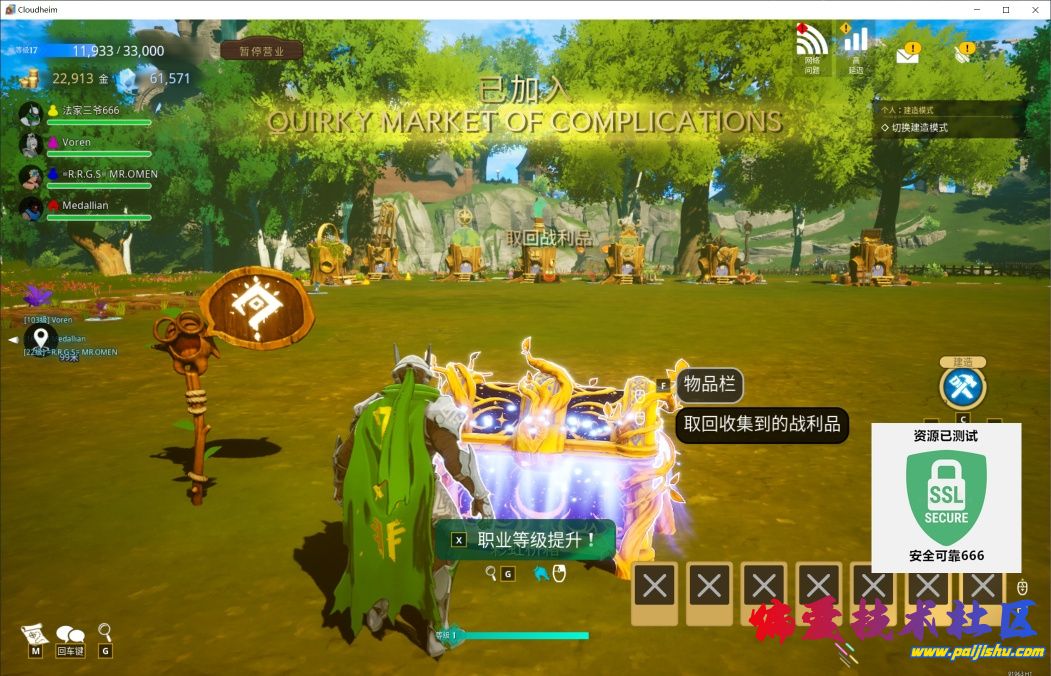This screenshot has height=676, width=1051.
Task: Choose 取回收集到的战利品 retrieve loot option
Action: [762, 424]
